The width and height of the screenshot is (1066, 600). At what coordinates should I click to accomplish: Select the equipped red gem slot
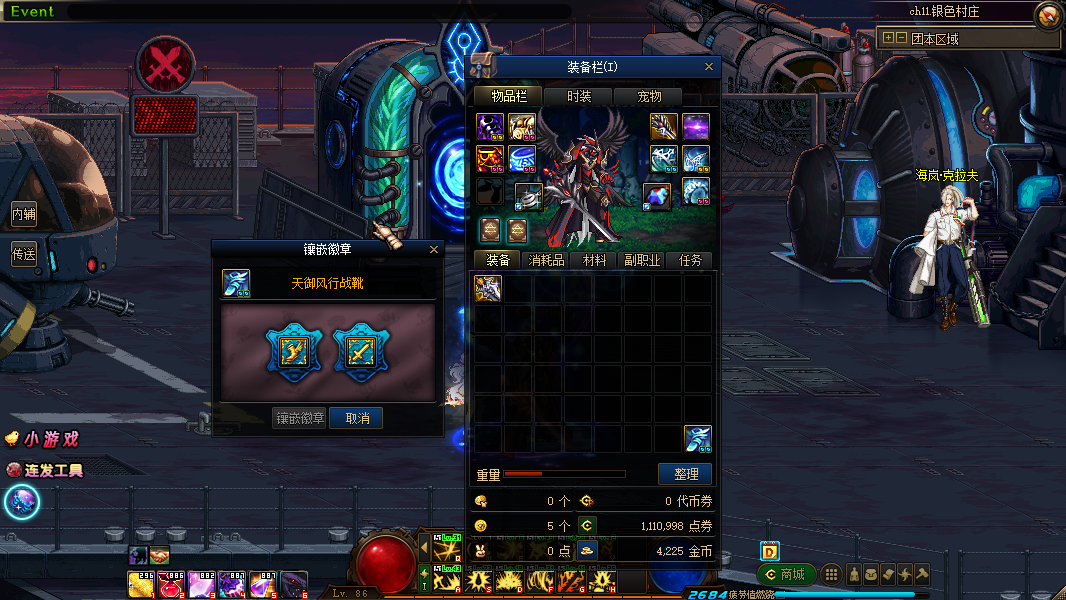[656, 196]
